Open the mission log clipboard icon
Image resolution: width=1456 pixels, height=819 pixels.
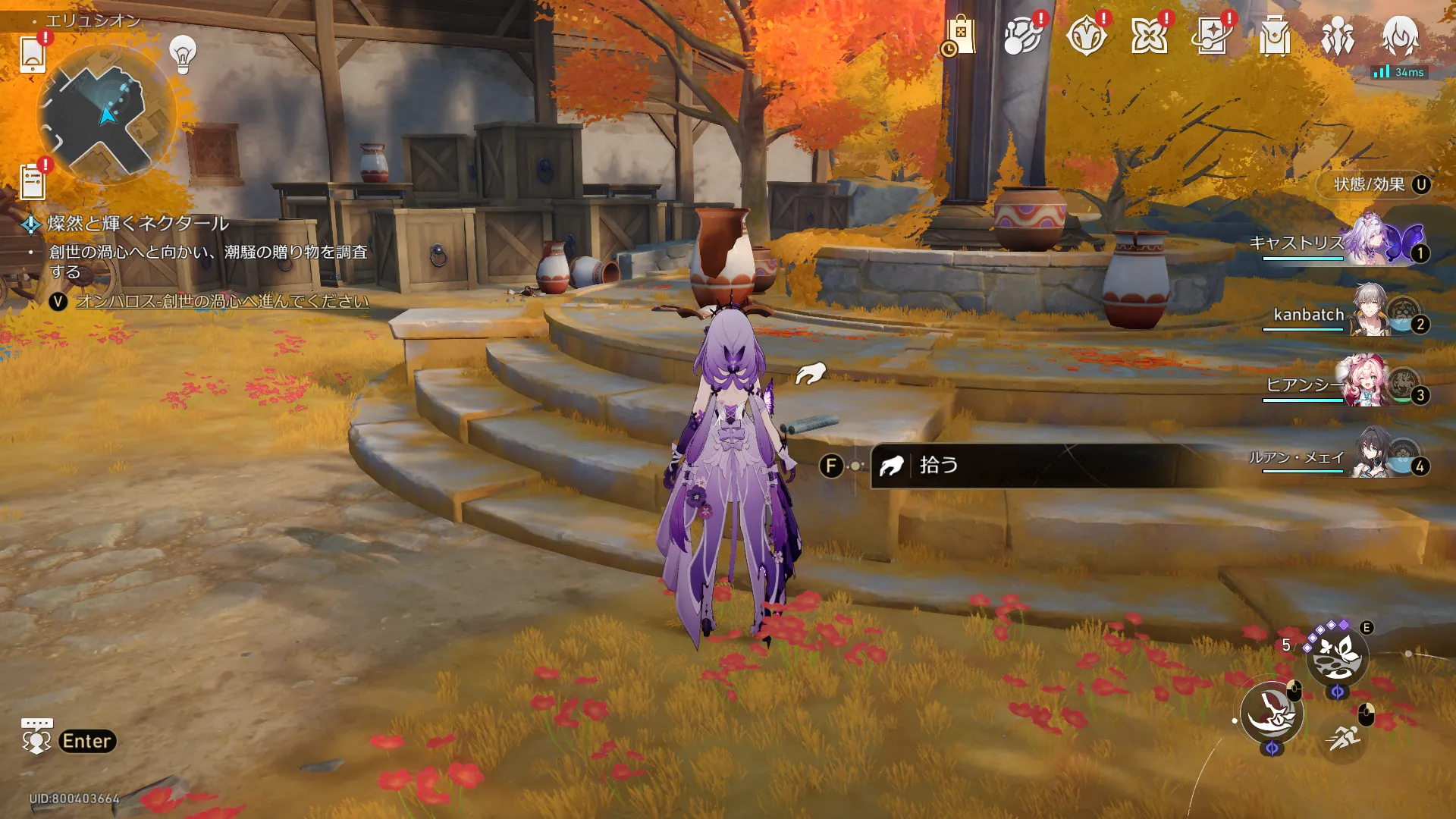click(33, 182)
